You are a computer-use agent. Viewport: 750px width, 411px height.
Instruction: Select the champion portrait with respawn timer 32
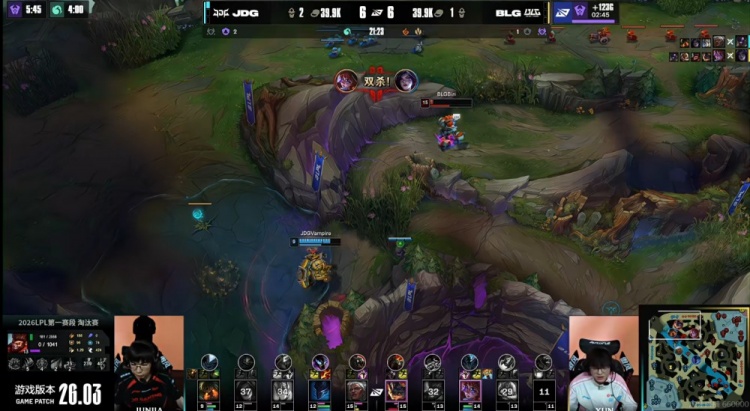point(433,391)
